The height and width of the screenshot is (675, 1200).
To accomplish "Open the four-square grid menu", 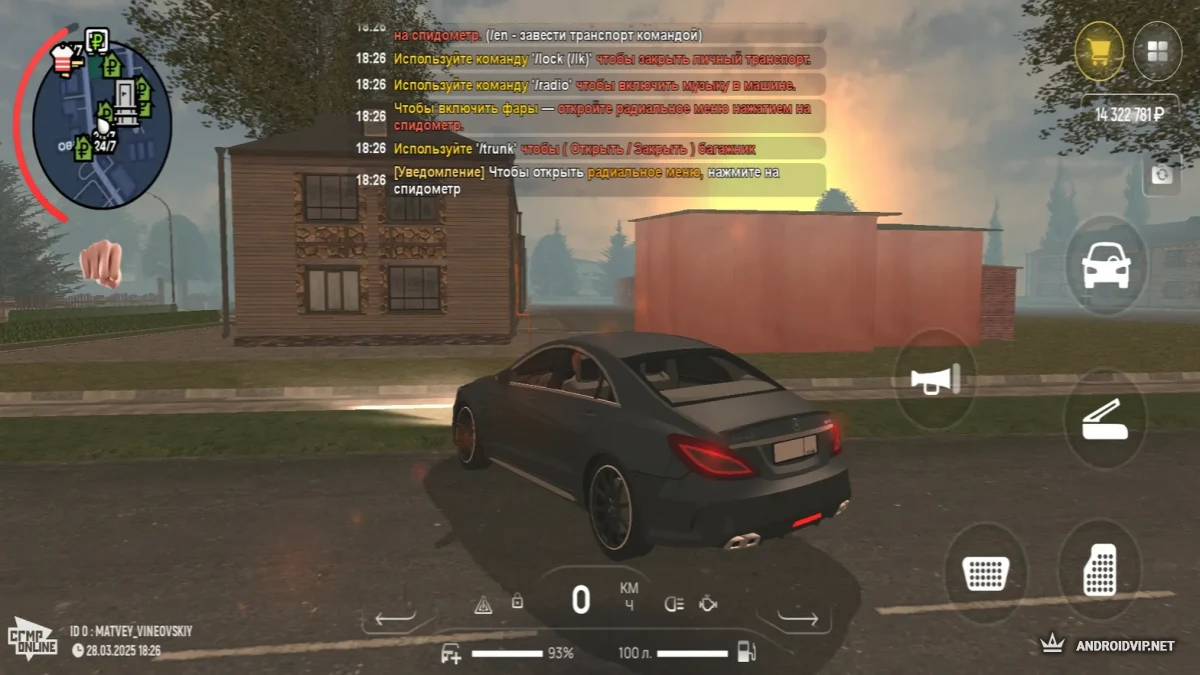I will pos(1158,51).
